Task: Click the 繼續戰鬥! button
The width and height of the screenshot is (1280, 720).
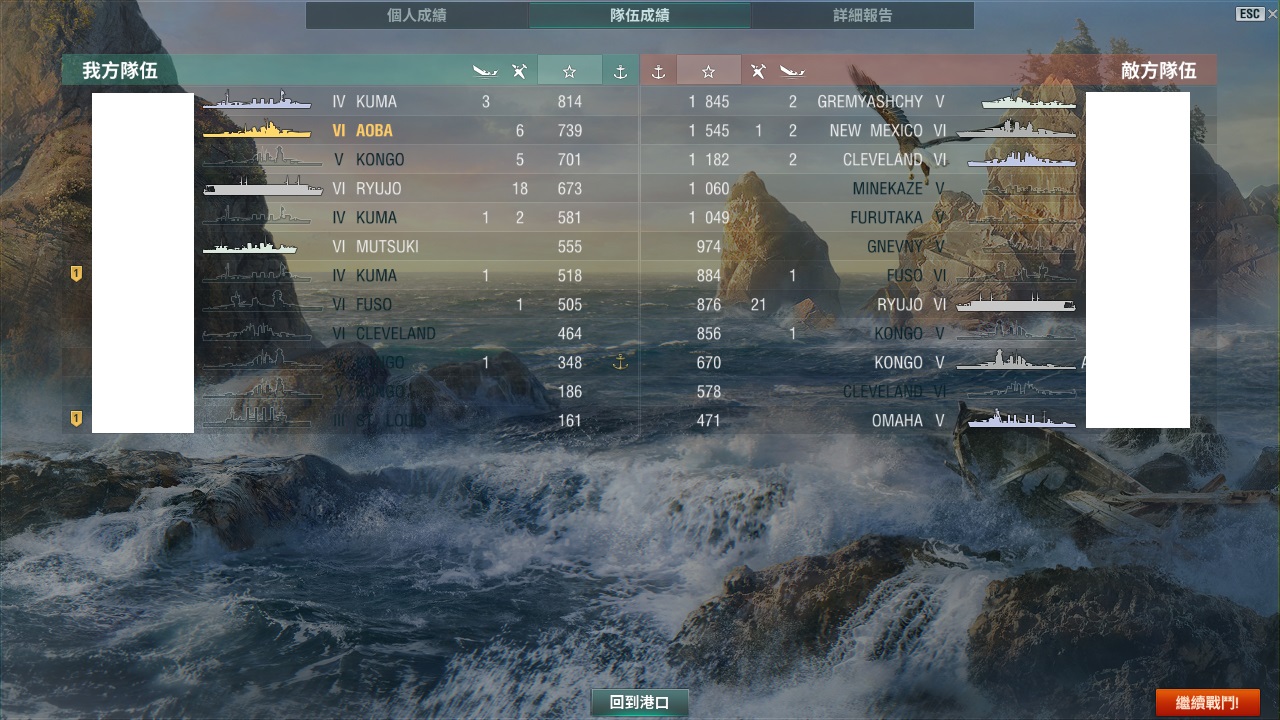Action: click(x=1207, y=702)
